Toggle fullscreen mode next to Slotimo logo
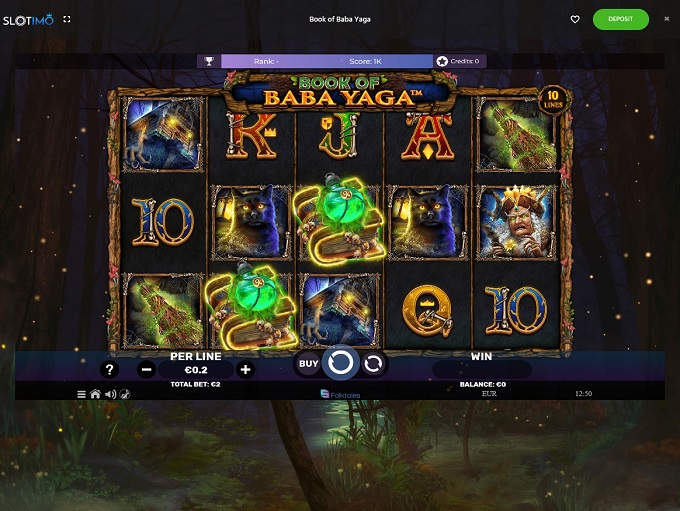This screenshot has width=680, height=511. (x=67, y=19)
